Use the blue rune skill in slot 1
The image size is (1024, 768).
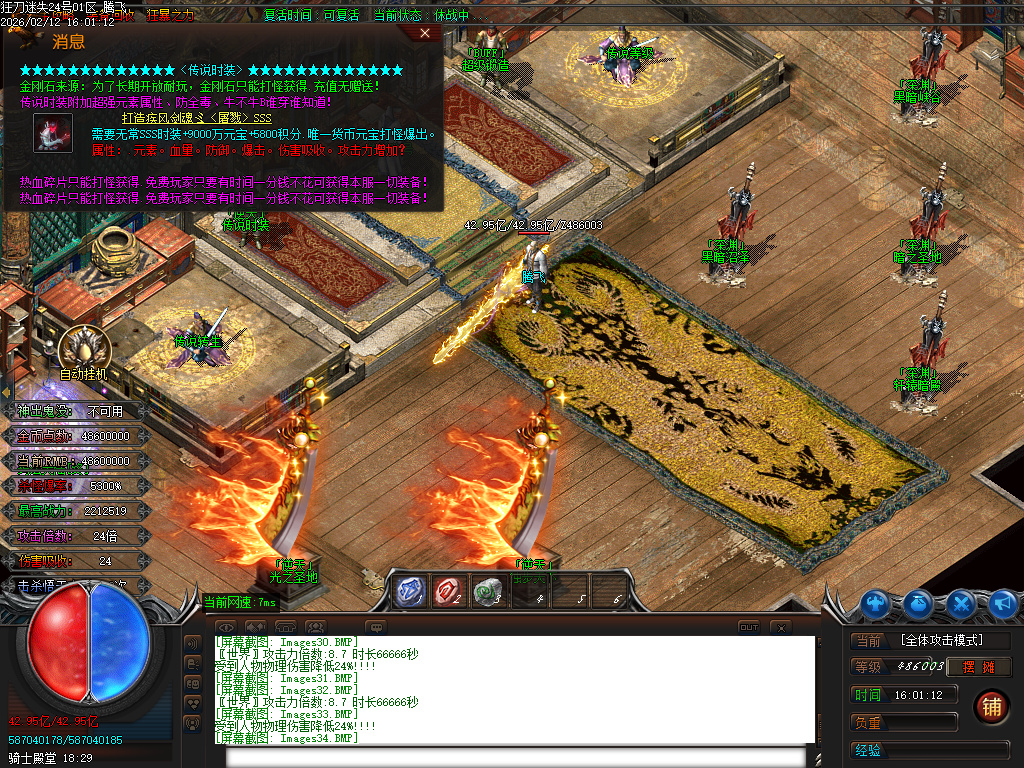(x=409, y=592)
